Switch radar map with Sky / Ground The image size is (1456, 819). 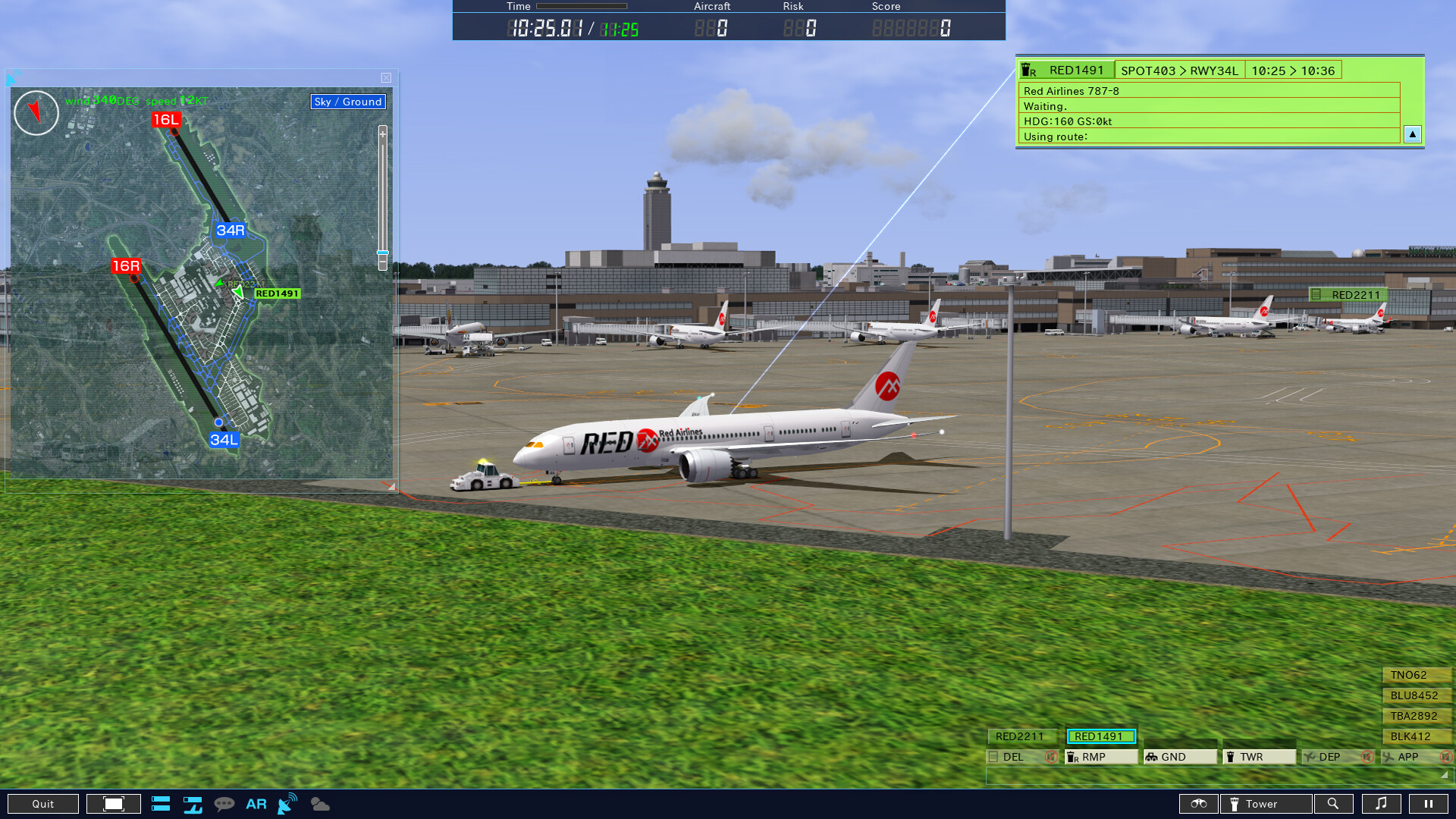[x=348, y=102]
